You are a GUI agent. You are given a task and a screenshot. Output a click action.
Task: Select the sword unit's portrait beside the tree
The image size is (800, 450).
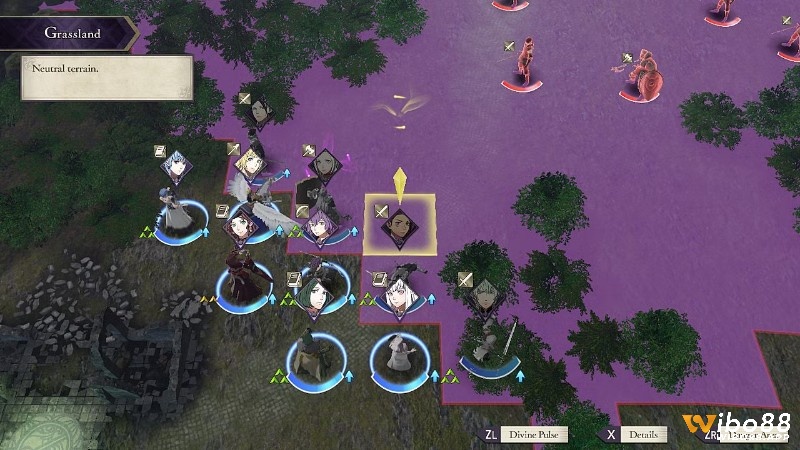483,293
